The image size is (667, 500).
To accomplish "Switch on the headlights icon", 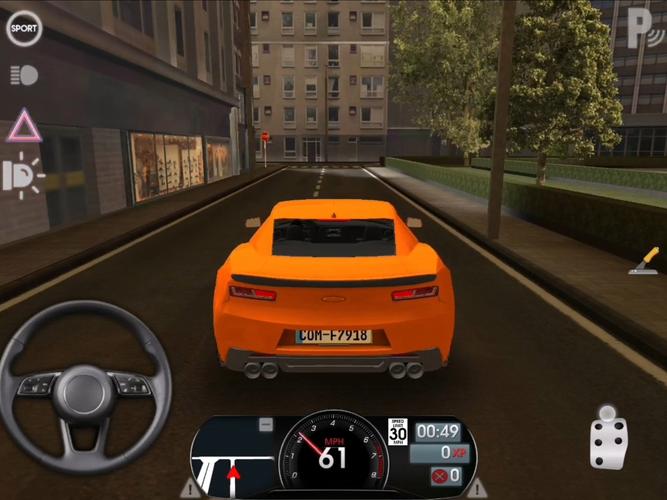I will (24, 75).
